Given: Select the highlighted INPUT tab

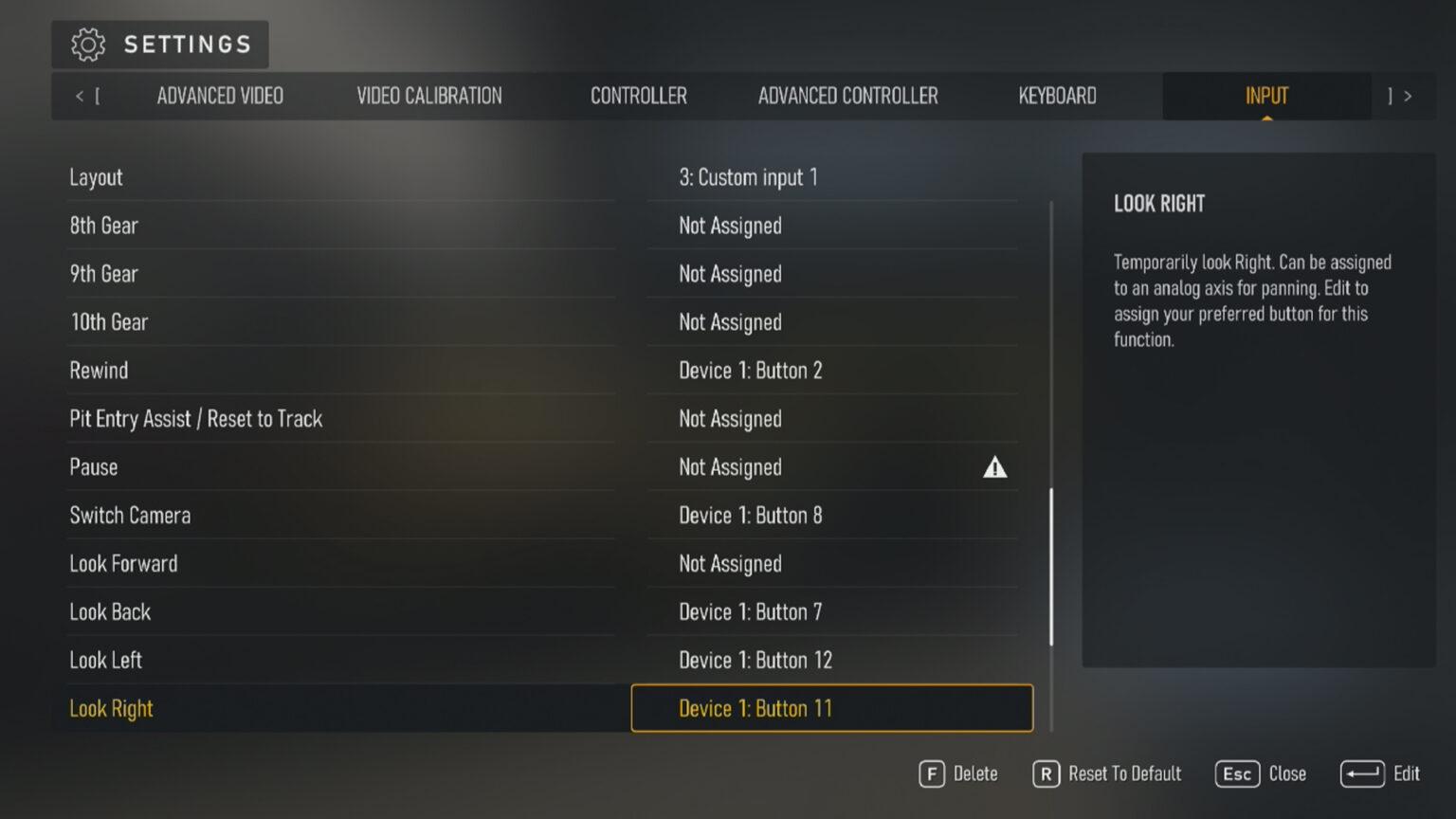Looking at the screenshot, I should pos(1266,96).
